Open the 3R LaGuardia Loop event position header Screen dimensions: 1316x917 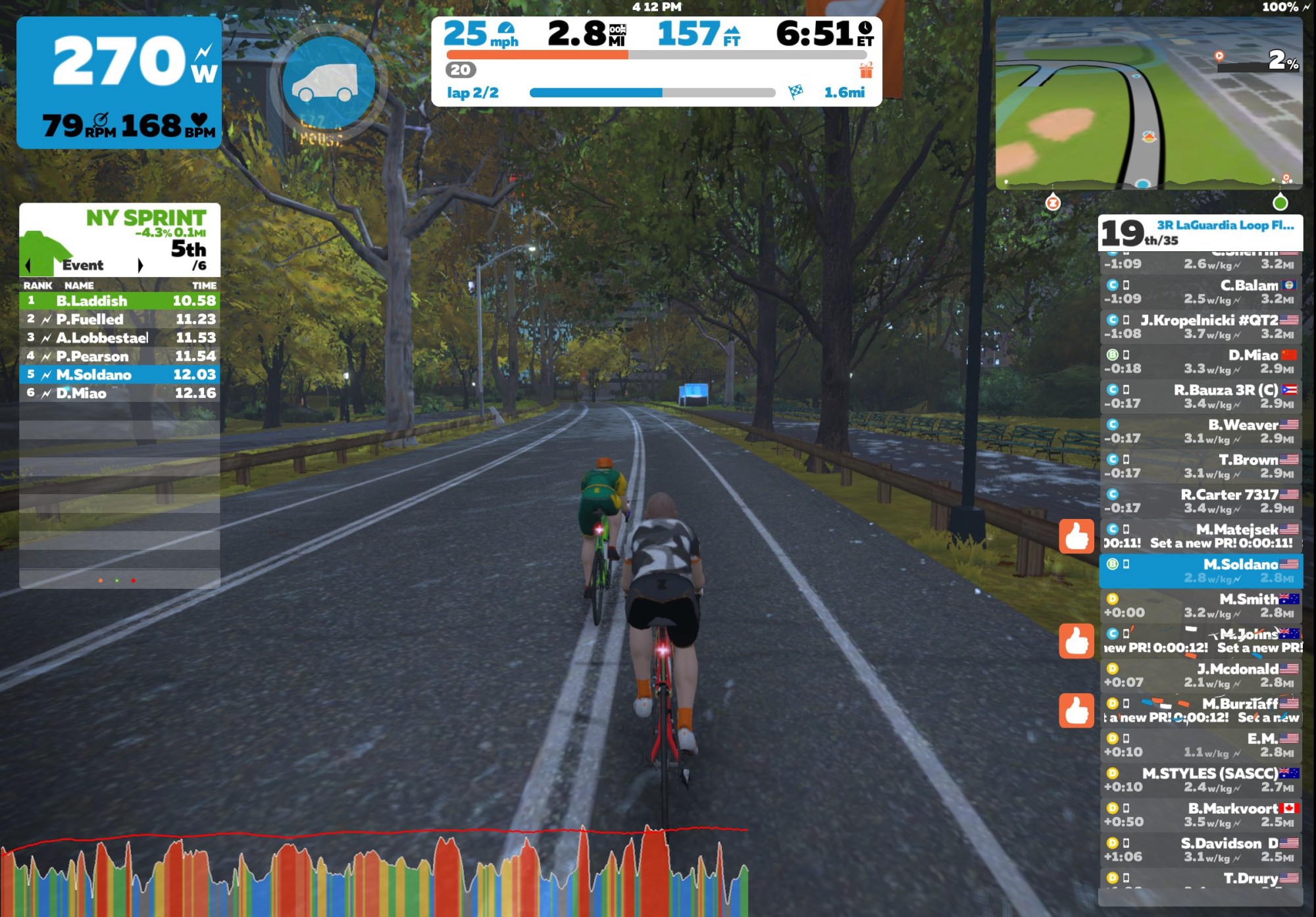[1200, 233]
